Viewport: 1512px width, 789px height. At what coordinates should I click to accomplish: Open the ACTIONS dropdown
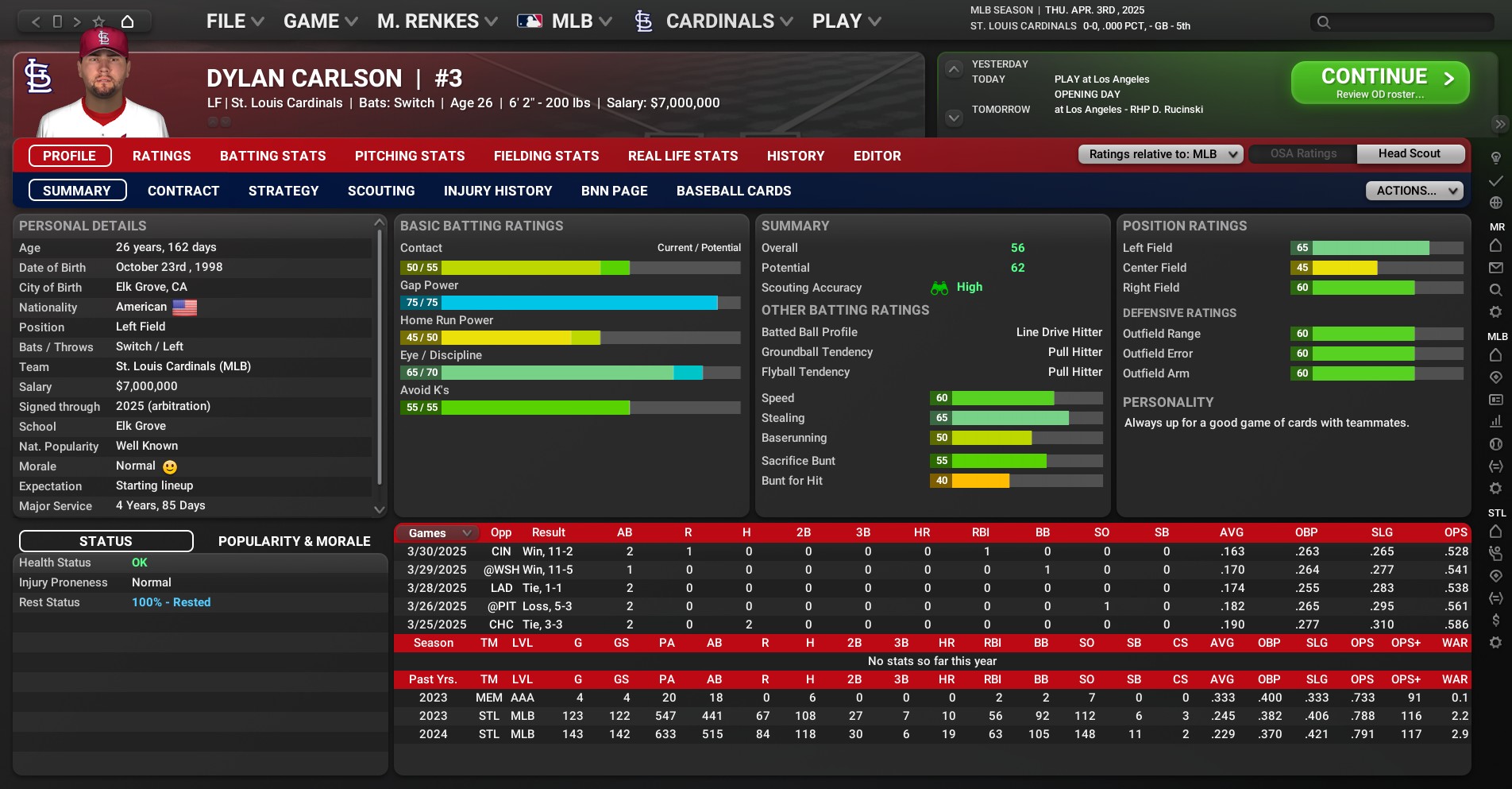tap(1414, 191)
